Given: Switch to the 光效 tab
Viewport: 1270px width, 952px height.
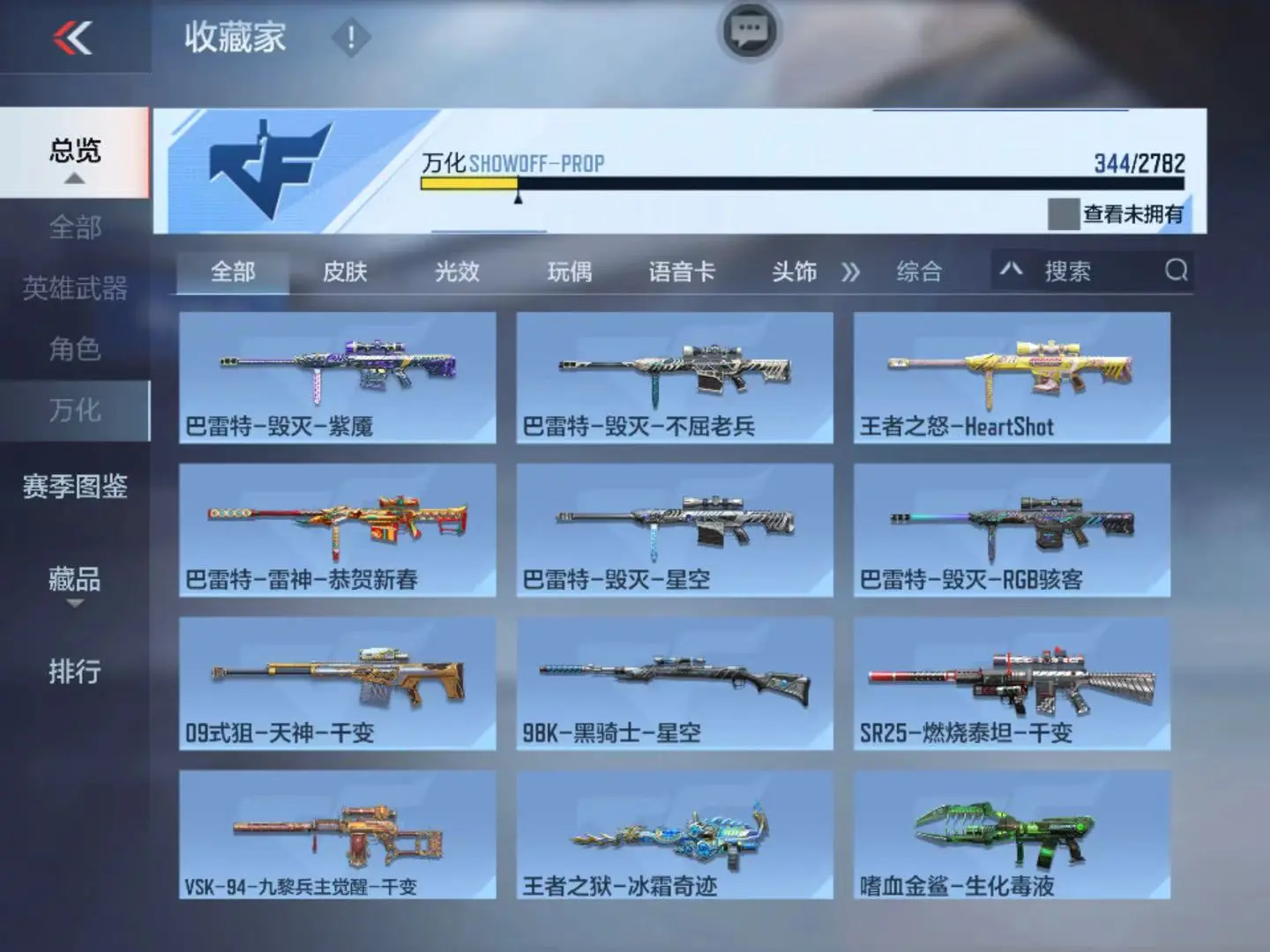Looking at the screenshot, I should [457, 271].
